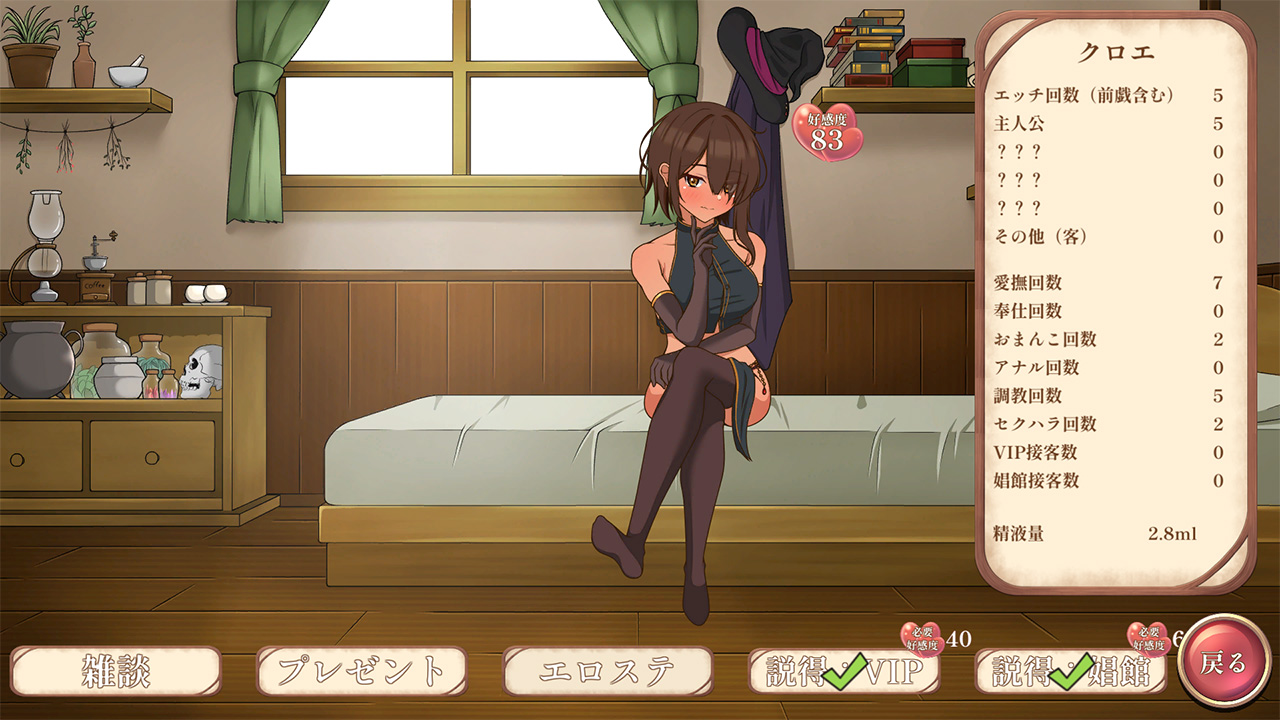Go back with the red 戻る button
Viewport: 1280px width, 720px height.
tap(1224, 662)
